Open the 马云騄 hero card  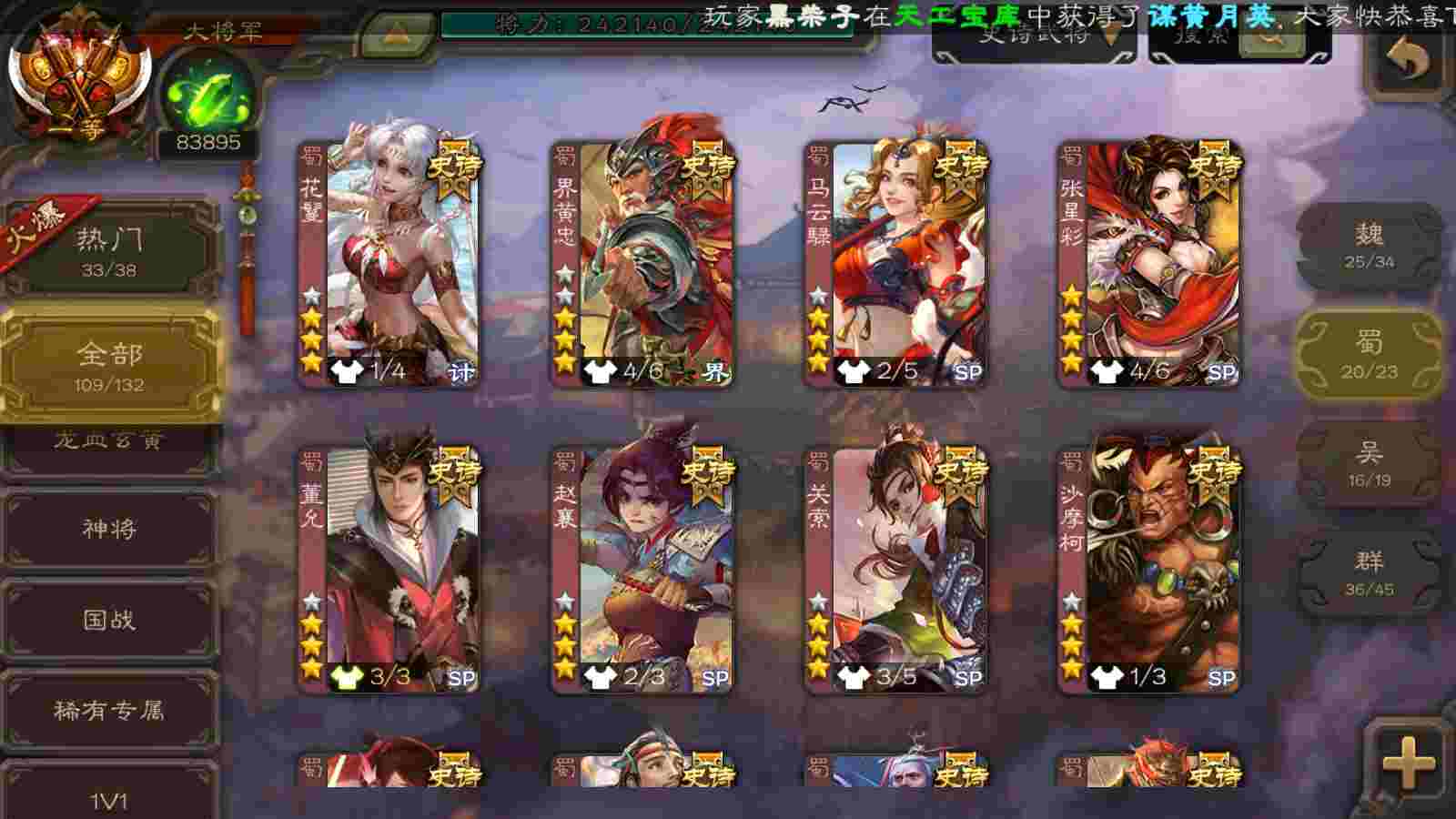896,264
